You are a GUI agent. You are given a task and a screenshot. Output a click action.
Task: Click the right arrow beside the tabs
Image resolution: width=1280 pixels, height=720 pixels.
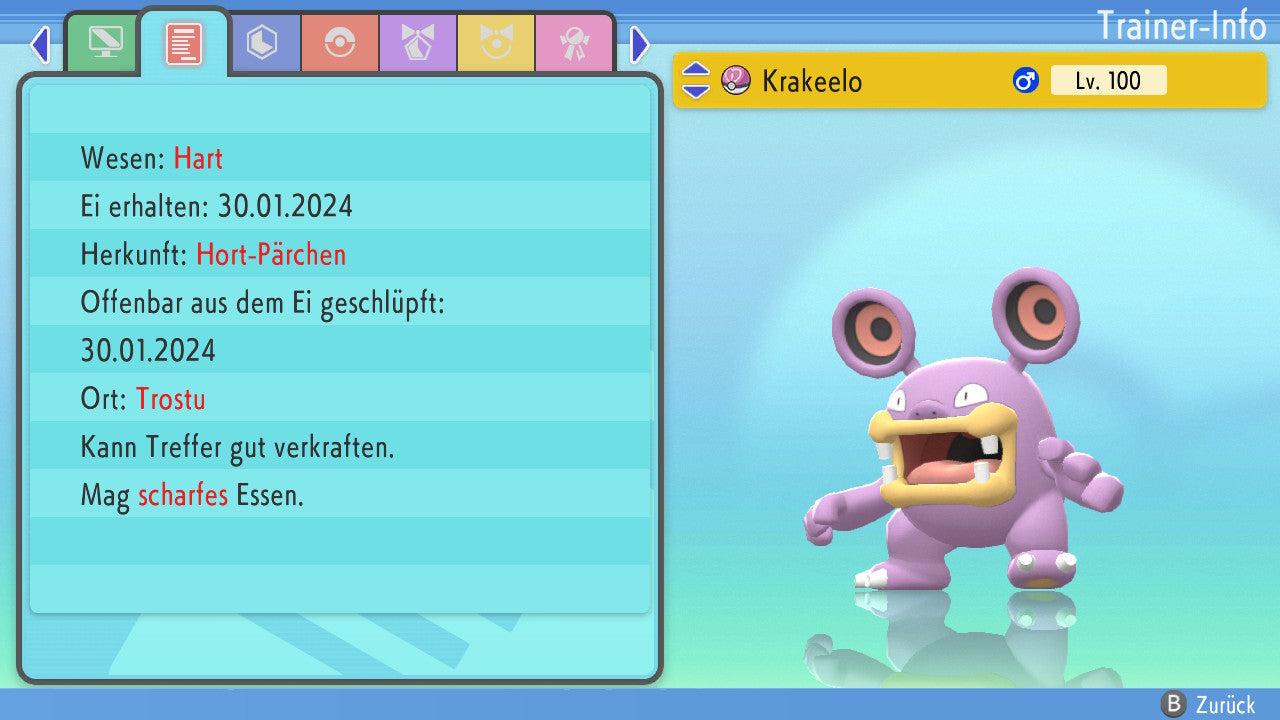(639, 44)
